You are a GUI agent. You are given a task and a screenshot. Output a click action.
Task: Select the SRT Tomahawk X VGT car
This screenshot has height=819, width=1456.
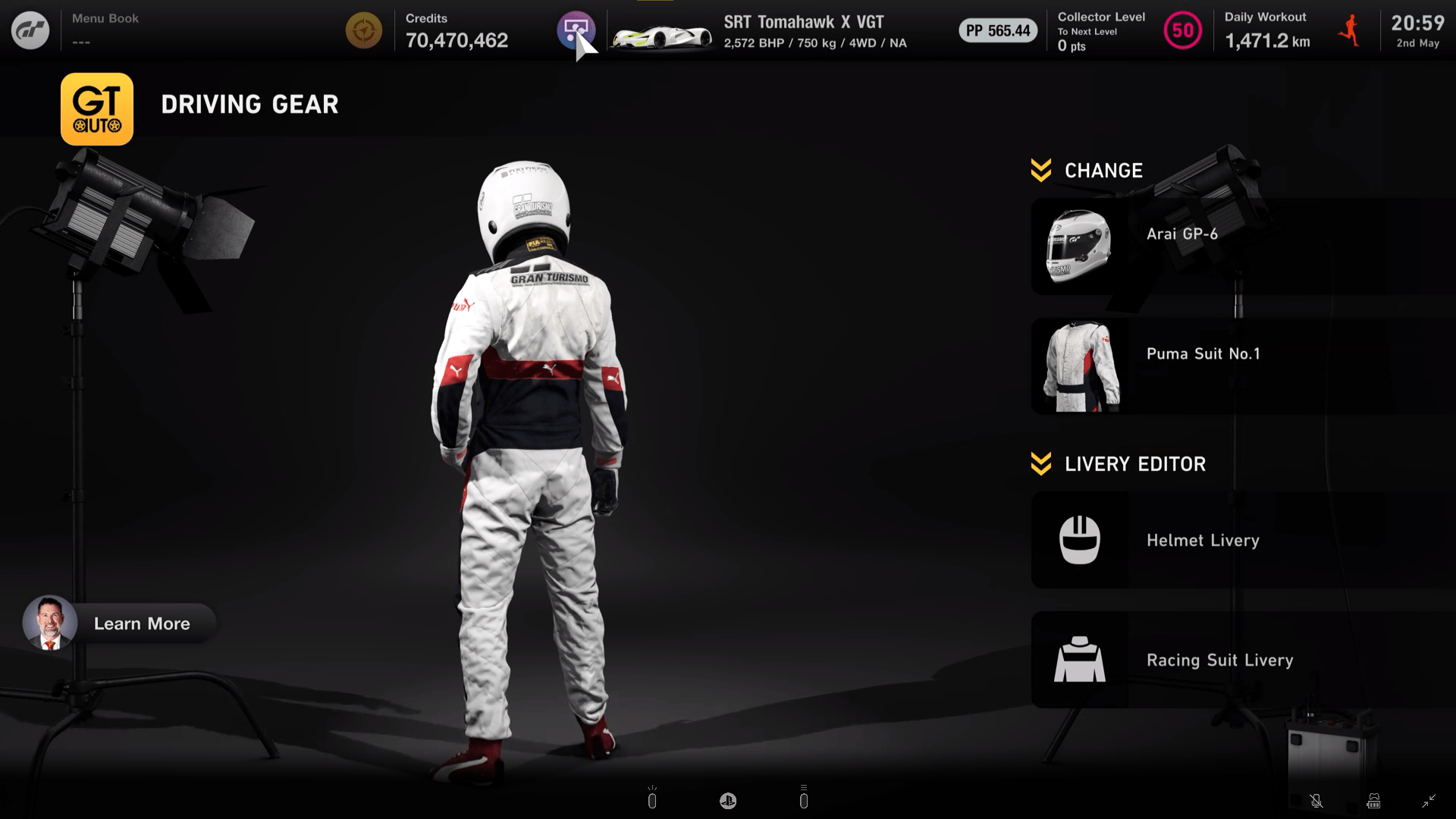pyautogui.click(x=758, y=32)
